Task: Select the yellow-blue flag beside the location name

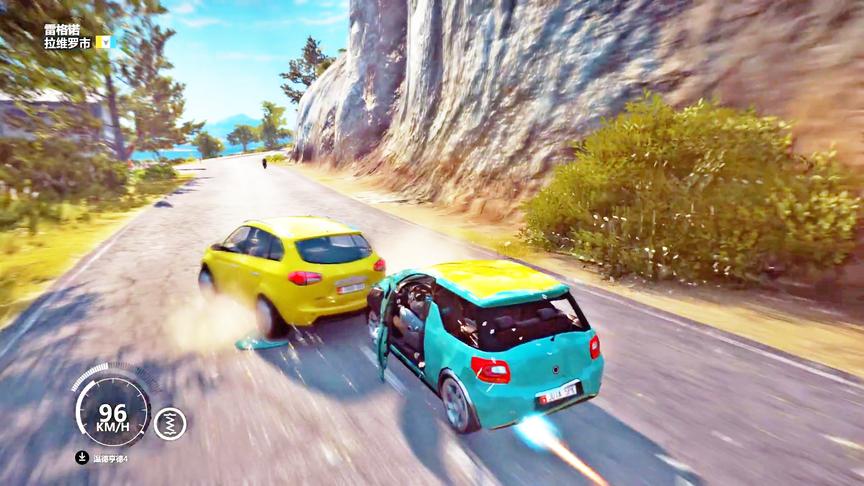Action: pyautogui.click(x=103, y=42)
